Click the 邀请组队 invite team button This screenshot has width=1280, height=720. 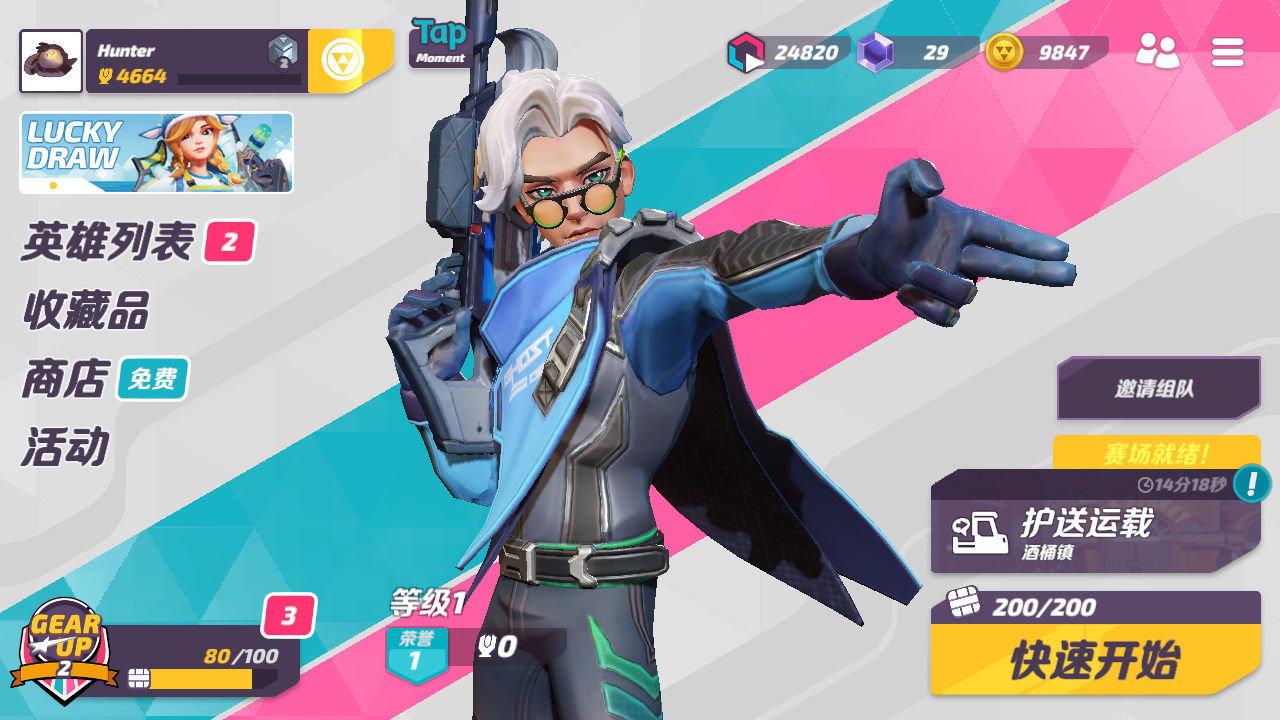[x=1158, y=388]
